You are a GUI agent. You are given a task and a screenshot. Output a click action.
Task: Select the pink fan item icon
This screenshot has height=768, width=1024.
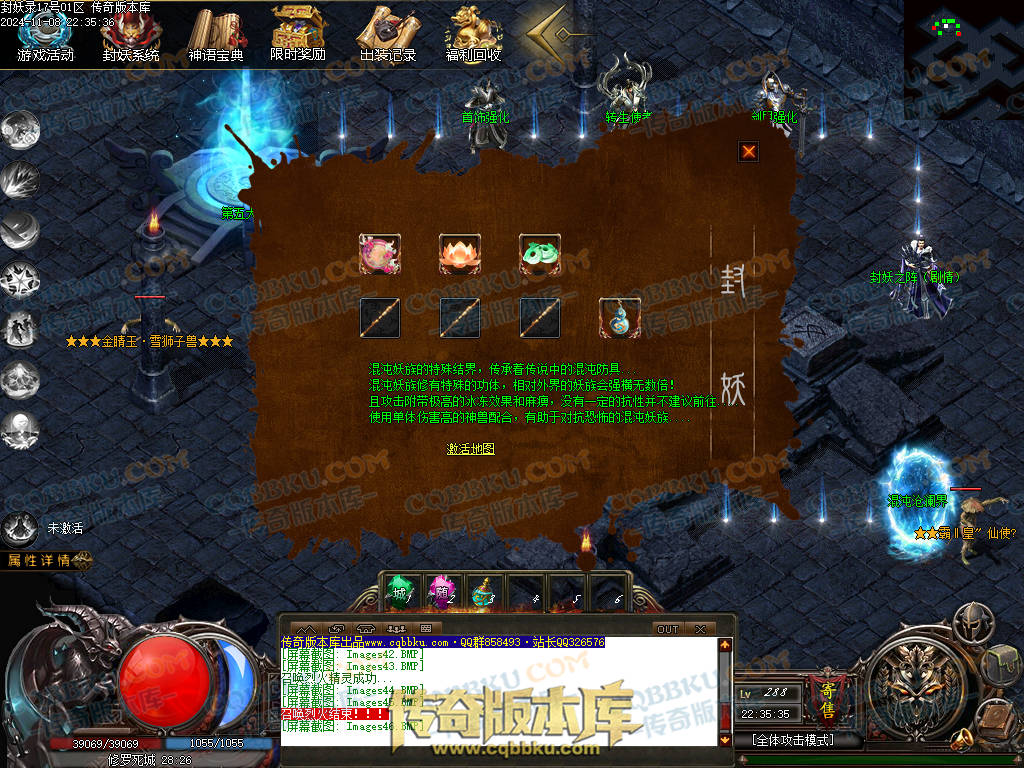(x=380, y=255)
